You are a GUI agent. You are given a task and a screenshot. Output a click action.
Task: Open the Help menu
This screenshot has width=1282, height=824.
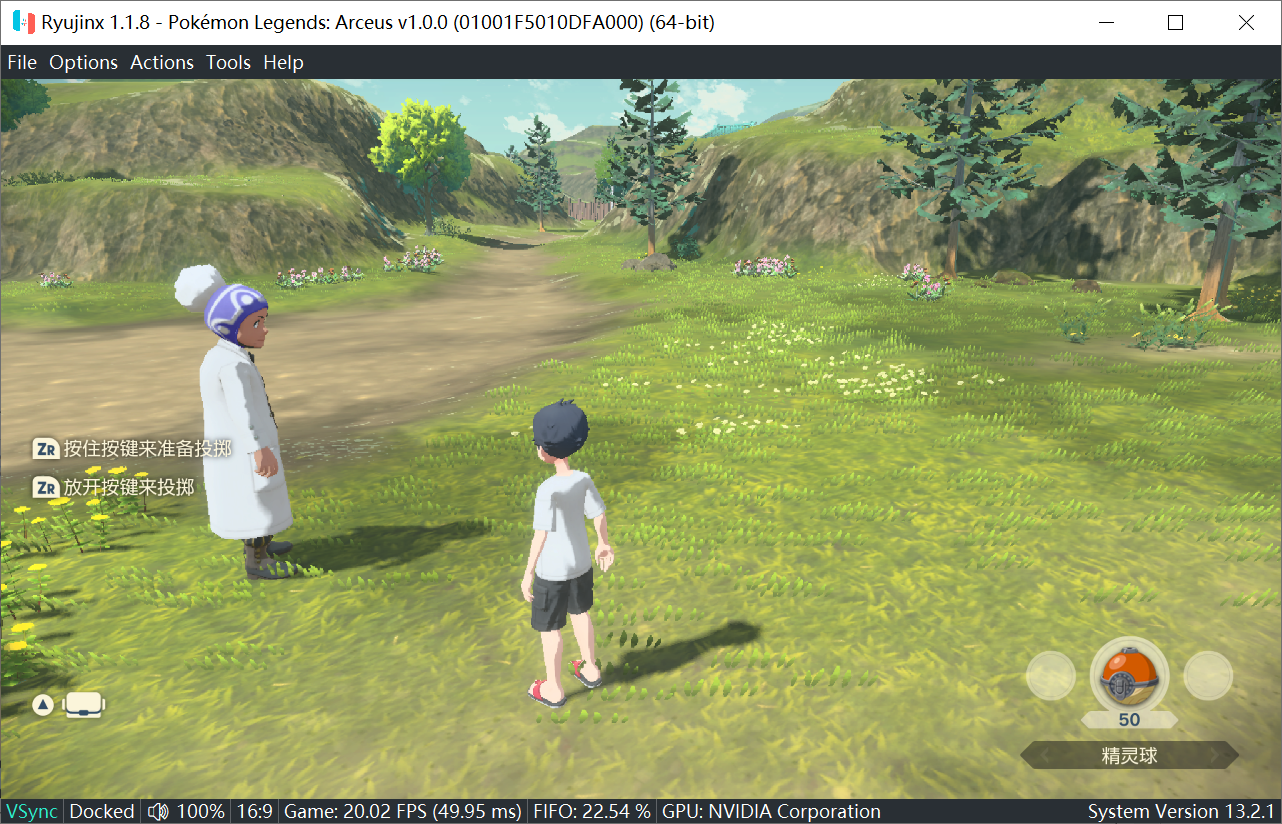click(x=283, y=62)
